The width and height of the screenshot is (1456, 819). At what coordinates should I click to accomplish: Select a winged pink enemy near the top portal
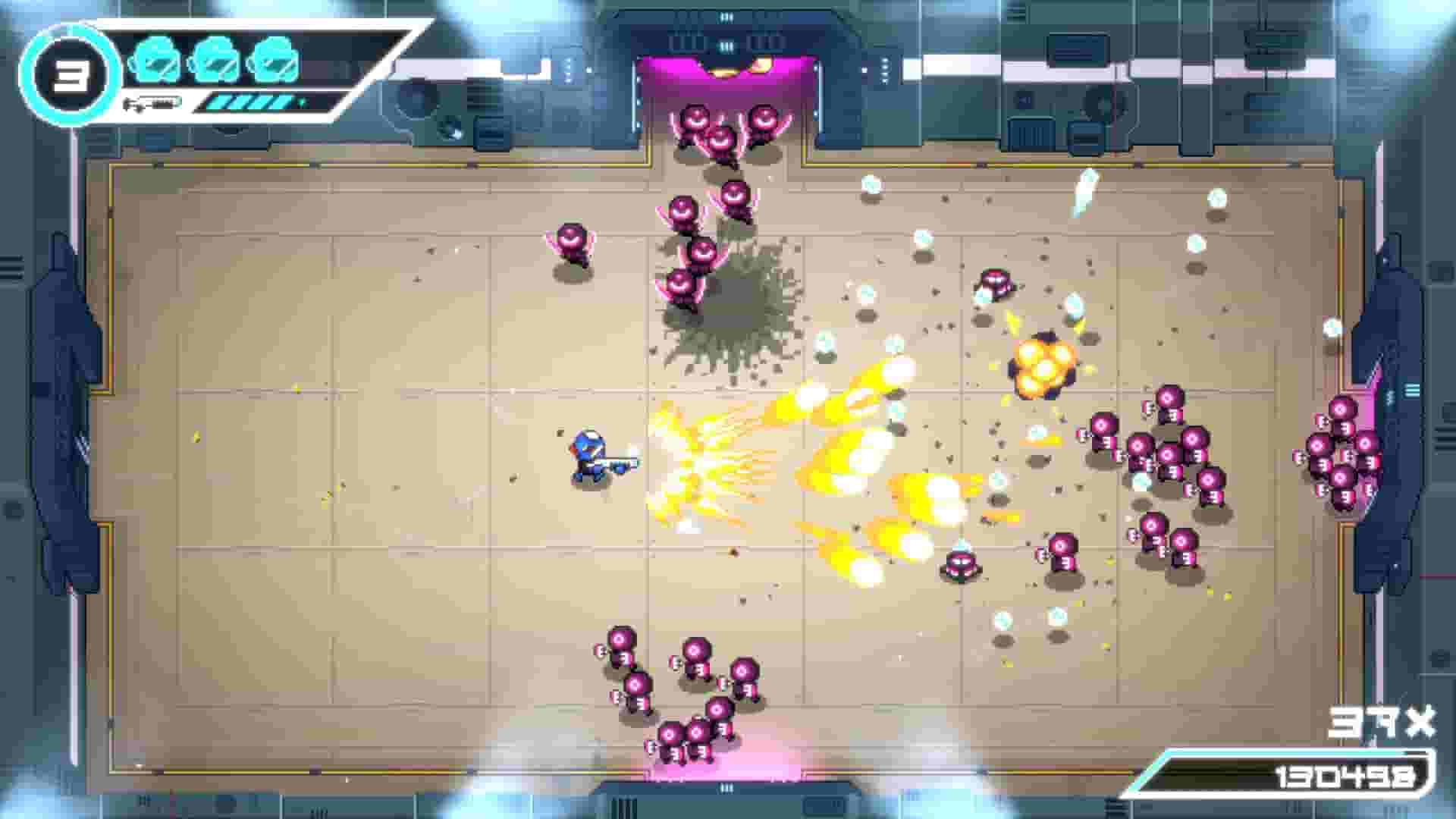[x=698, y=121]
